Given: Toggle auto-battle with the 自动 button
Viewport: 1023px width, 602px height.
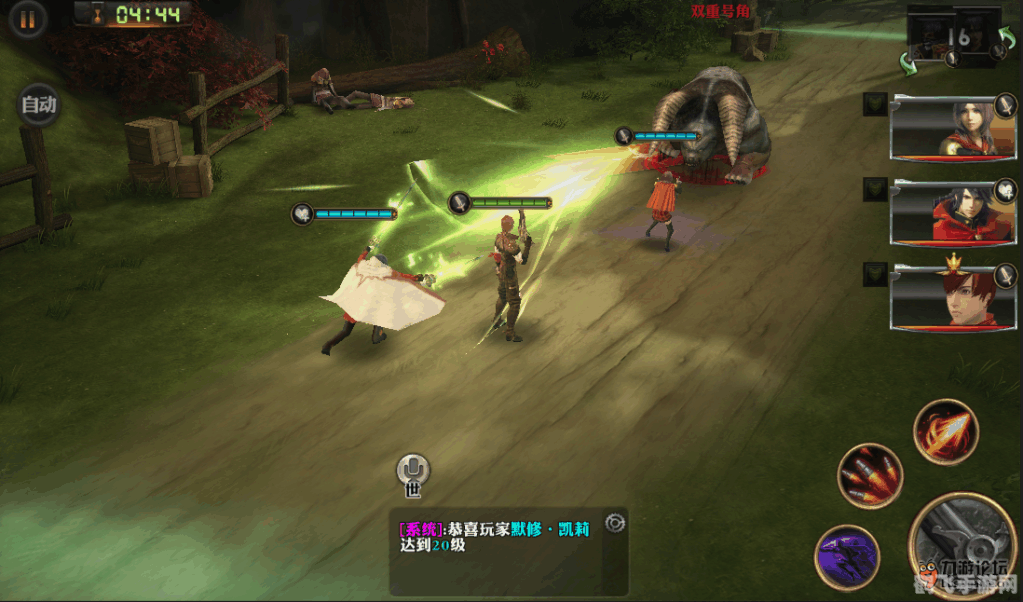Looking at the screenshot, I should [x=39, y=104].
